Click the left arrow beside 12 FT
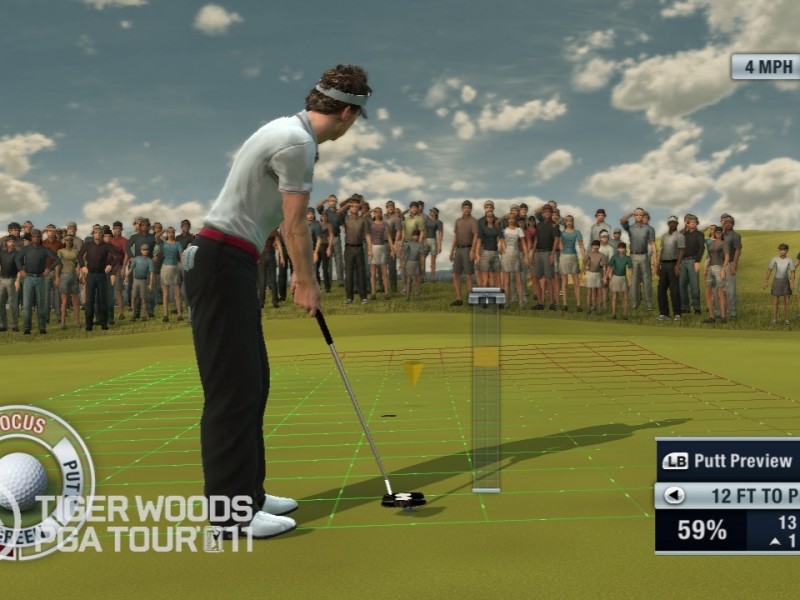The height and width of the screenshot is (600, 800). pos(675,495)
